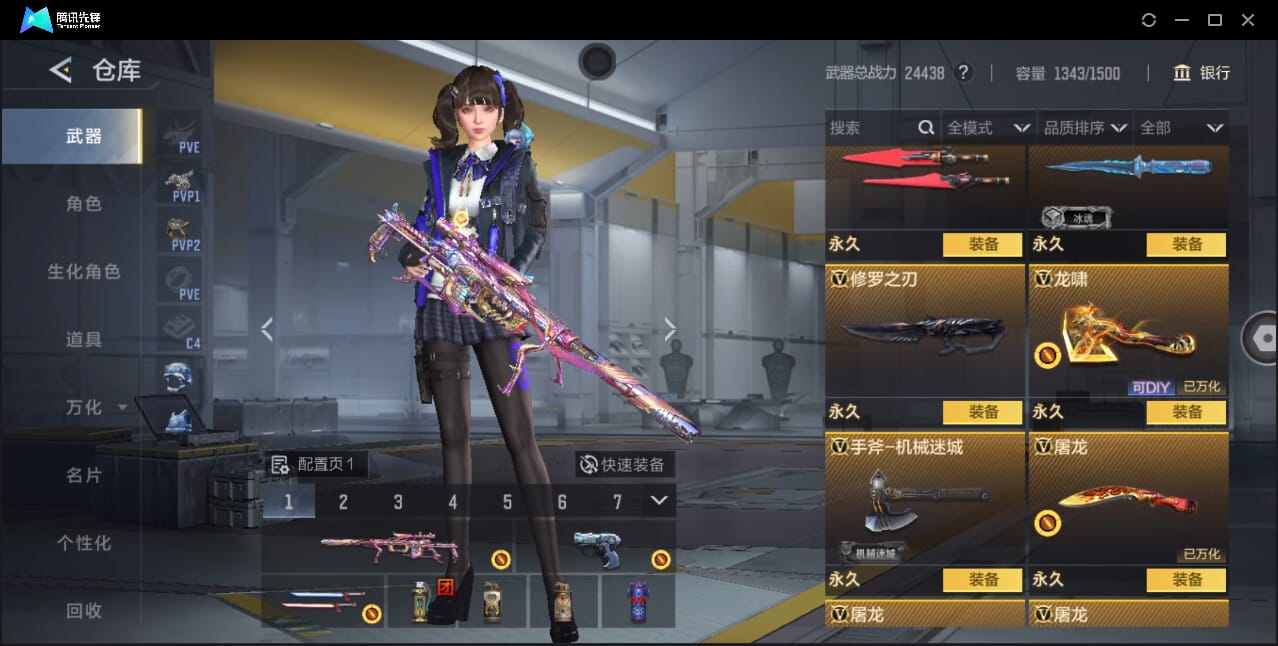The height and width of the screenshot is (646, 1278).
Task: Open the 全模式 mode filter dropdown
Action: [988, 128]
